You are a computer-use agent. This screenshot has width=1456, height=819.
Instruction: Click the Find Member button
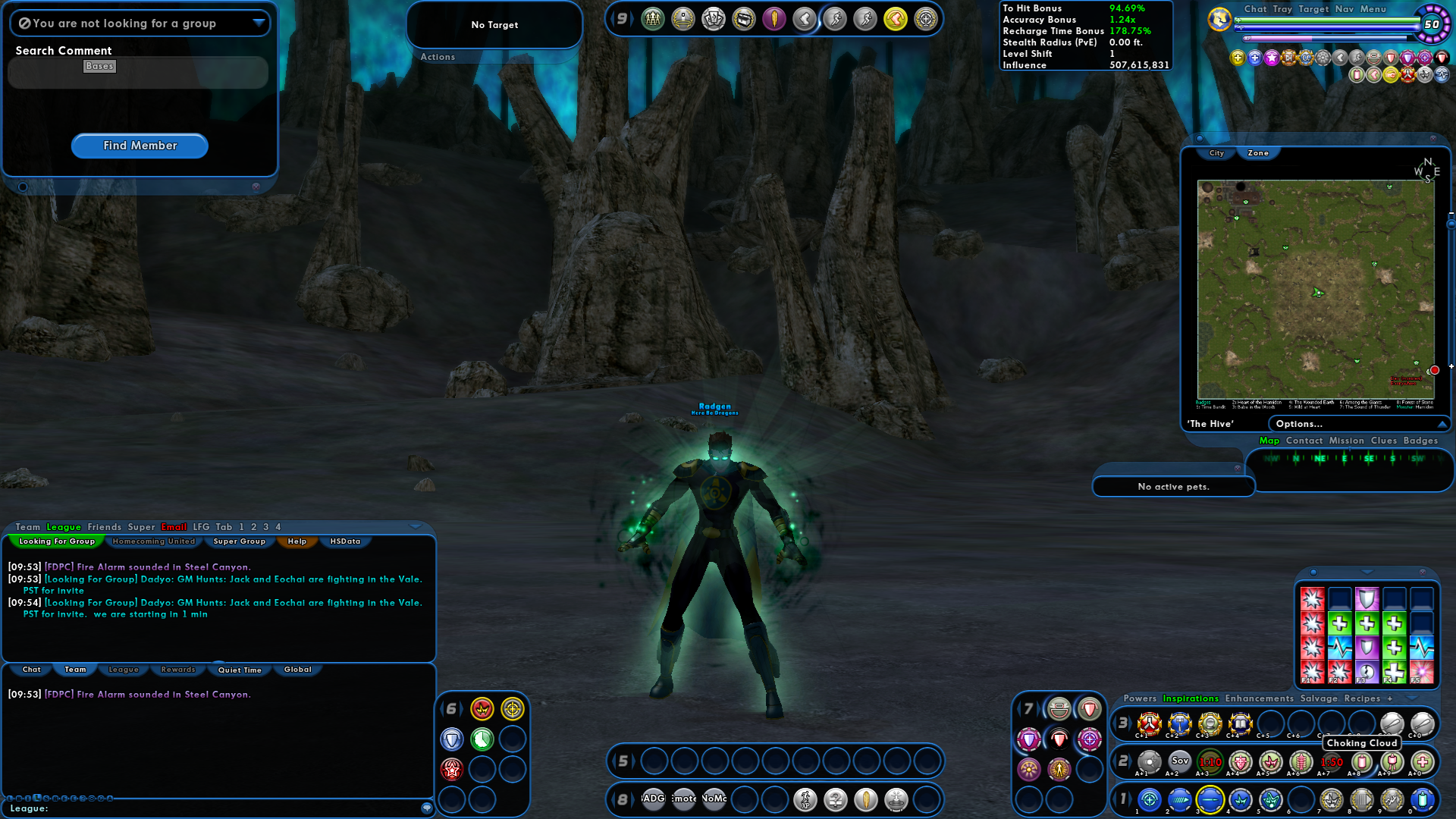coord(140,146)
